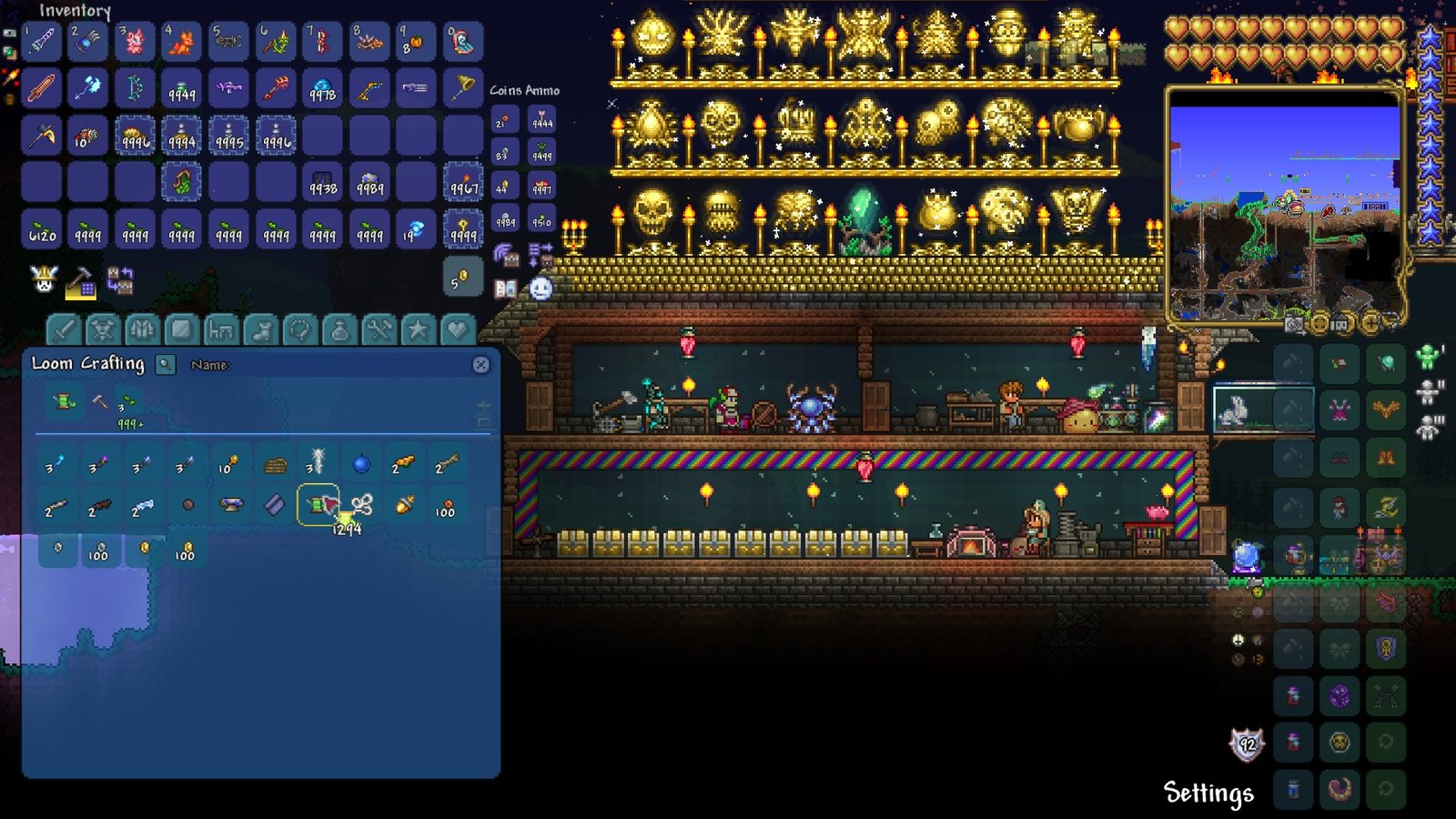Open the Settings menu

tap(1208, 792)
